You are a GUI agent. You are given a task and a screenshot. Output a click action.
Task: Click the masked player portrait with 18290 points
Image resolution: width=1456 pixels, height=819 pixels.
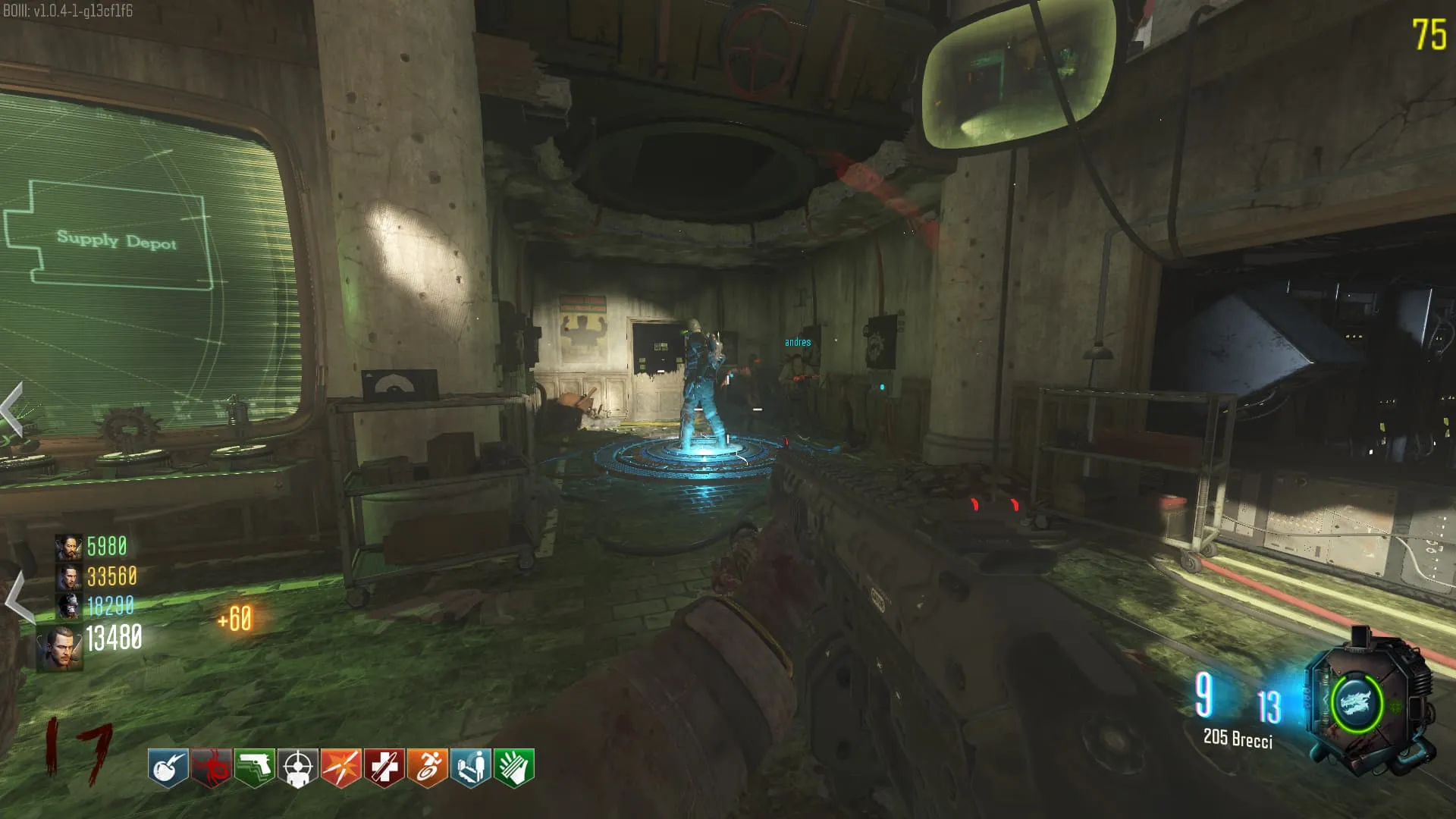[x=68, y=606]
